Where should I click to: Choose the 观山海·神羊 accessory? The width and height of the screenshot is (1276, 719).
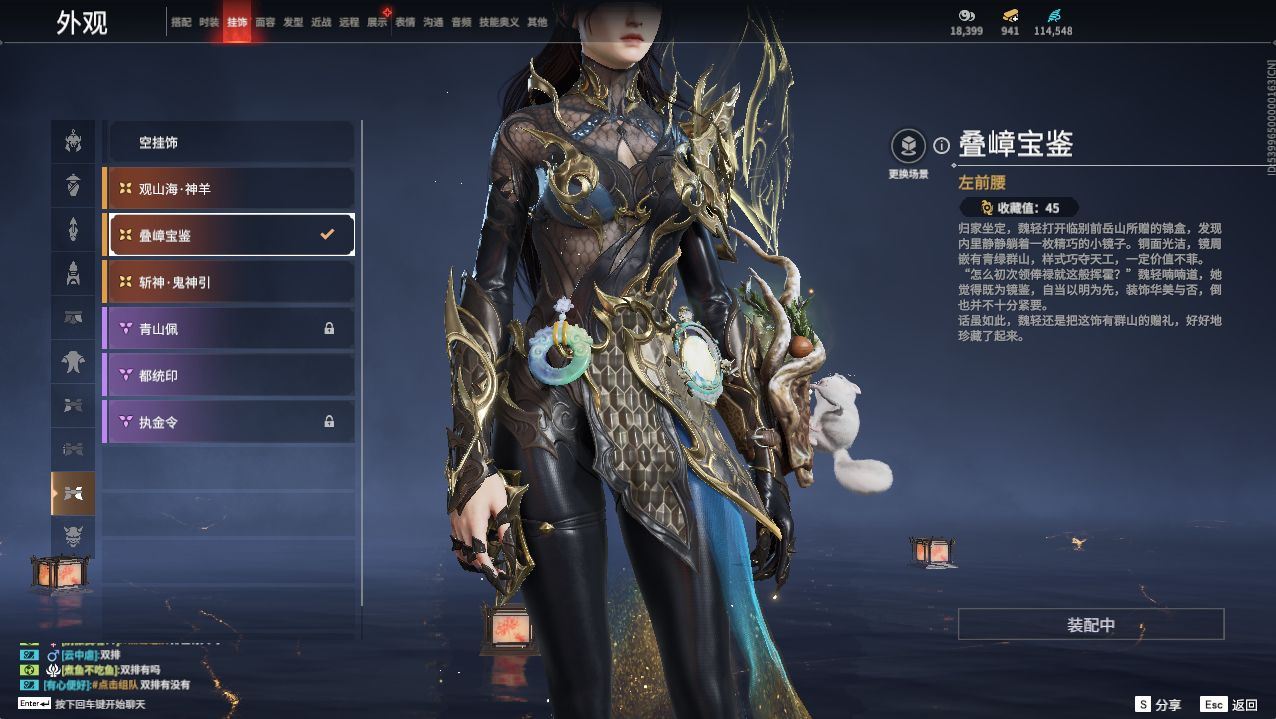(230, 188)
